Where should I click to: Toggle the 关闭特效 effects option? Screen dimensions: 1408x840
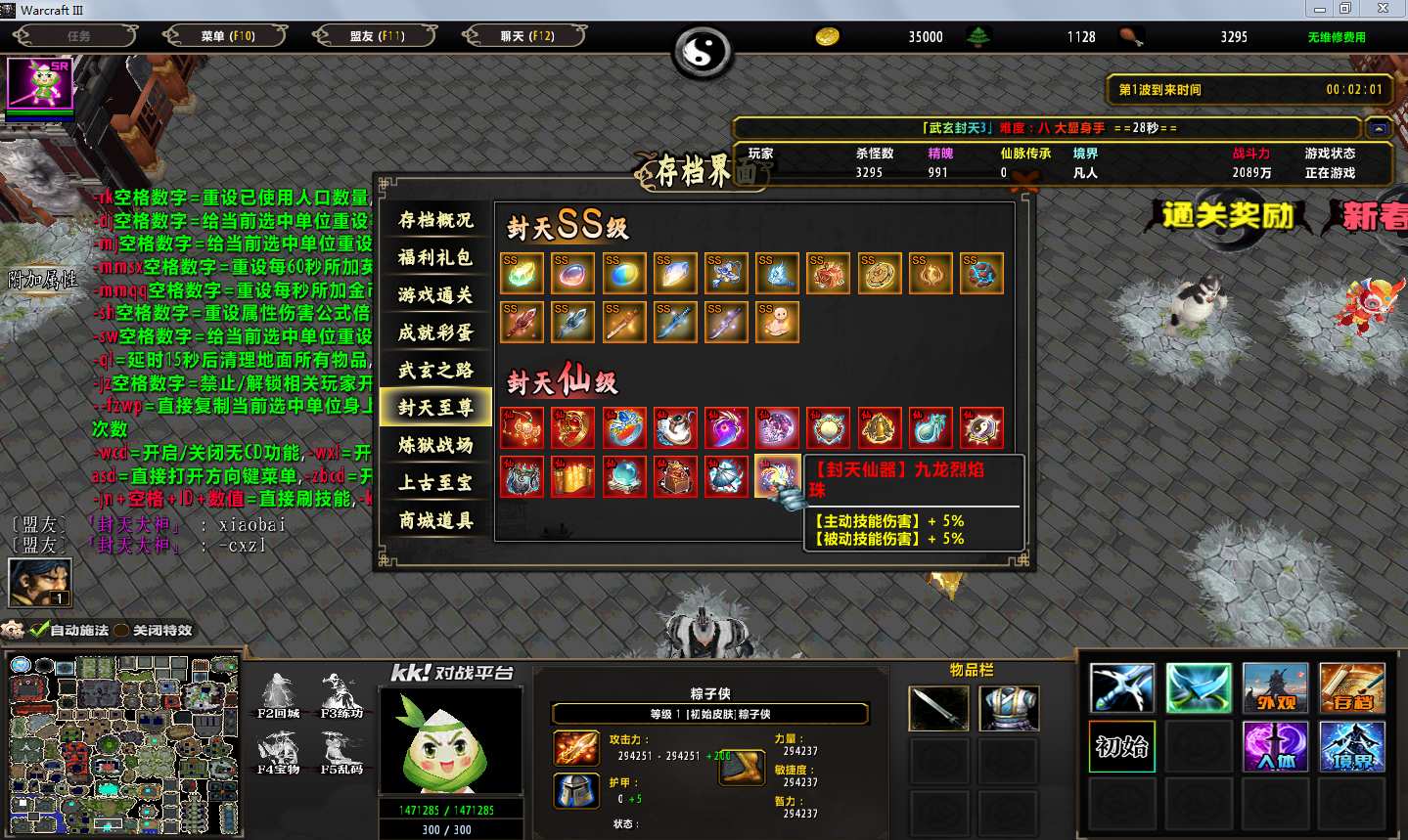pyautogui.click(x=122, y=630)
